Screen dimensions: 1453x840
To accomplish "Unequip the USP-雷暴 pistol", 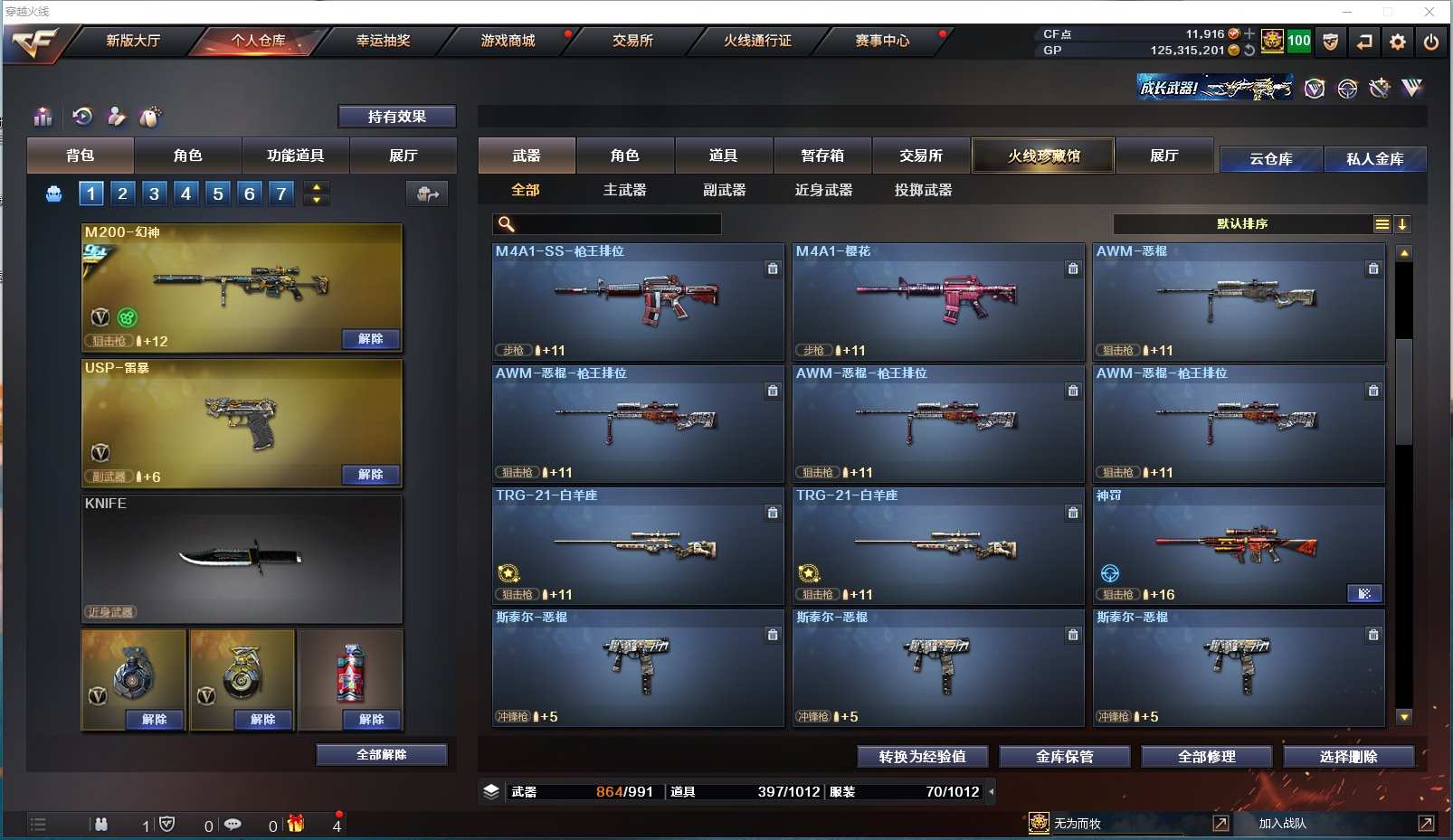I will point(371,475).
